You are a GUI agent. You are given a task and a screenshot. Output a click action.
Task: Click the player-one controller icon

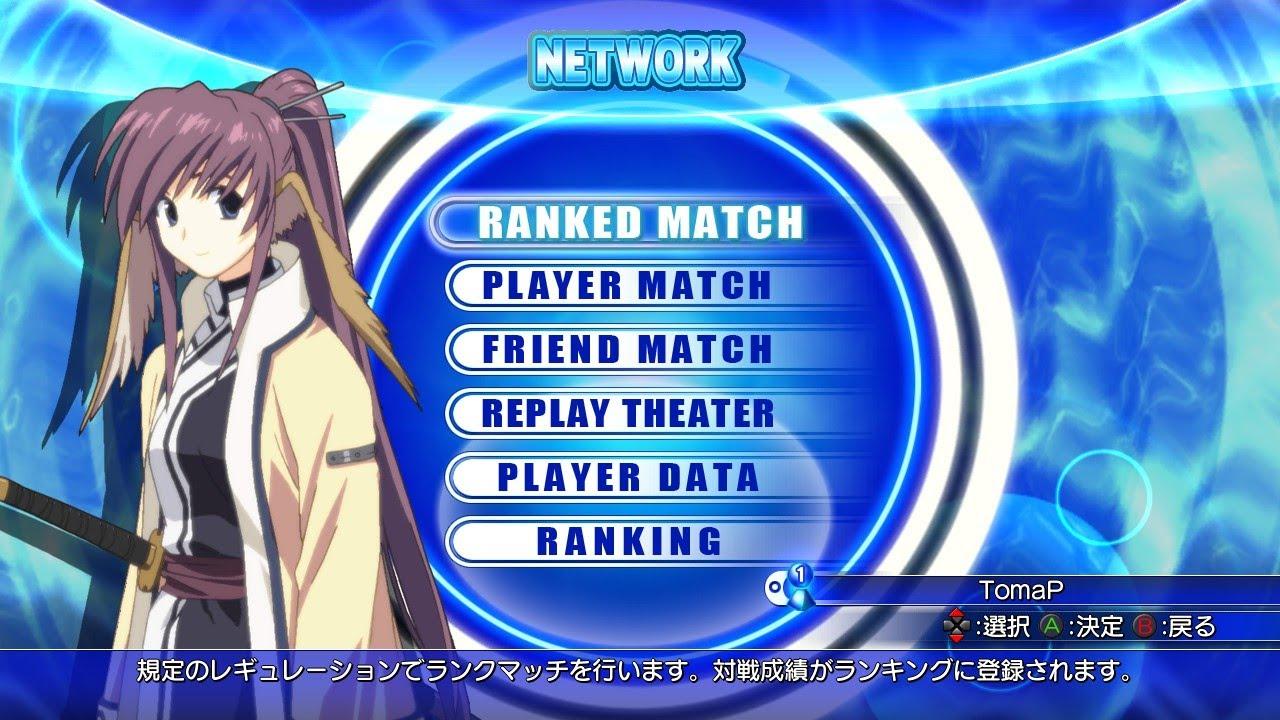pos(780,590)
